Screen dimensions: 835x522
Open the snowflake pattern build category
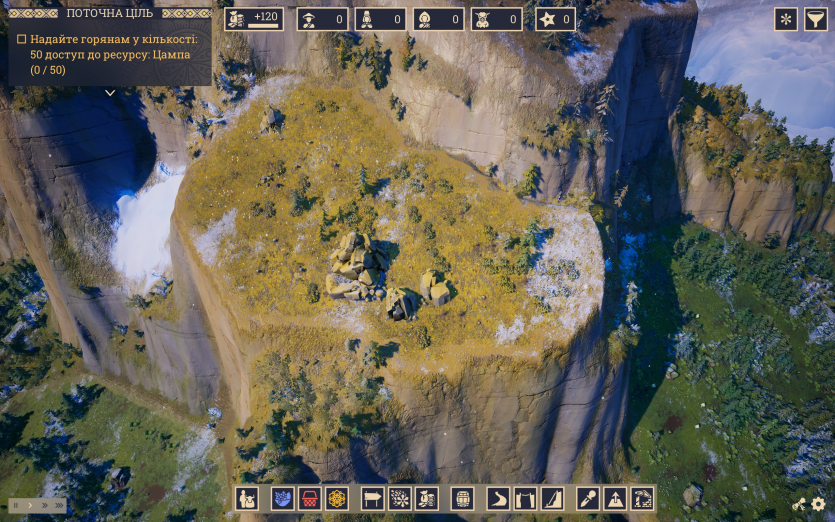point(400,498)
